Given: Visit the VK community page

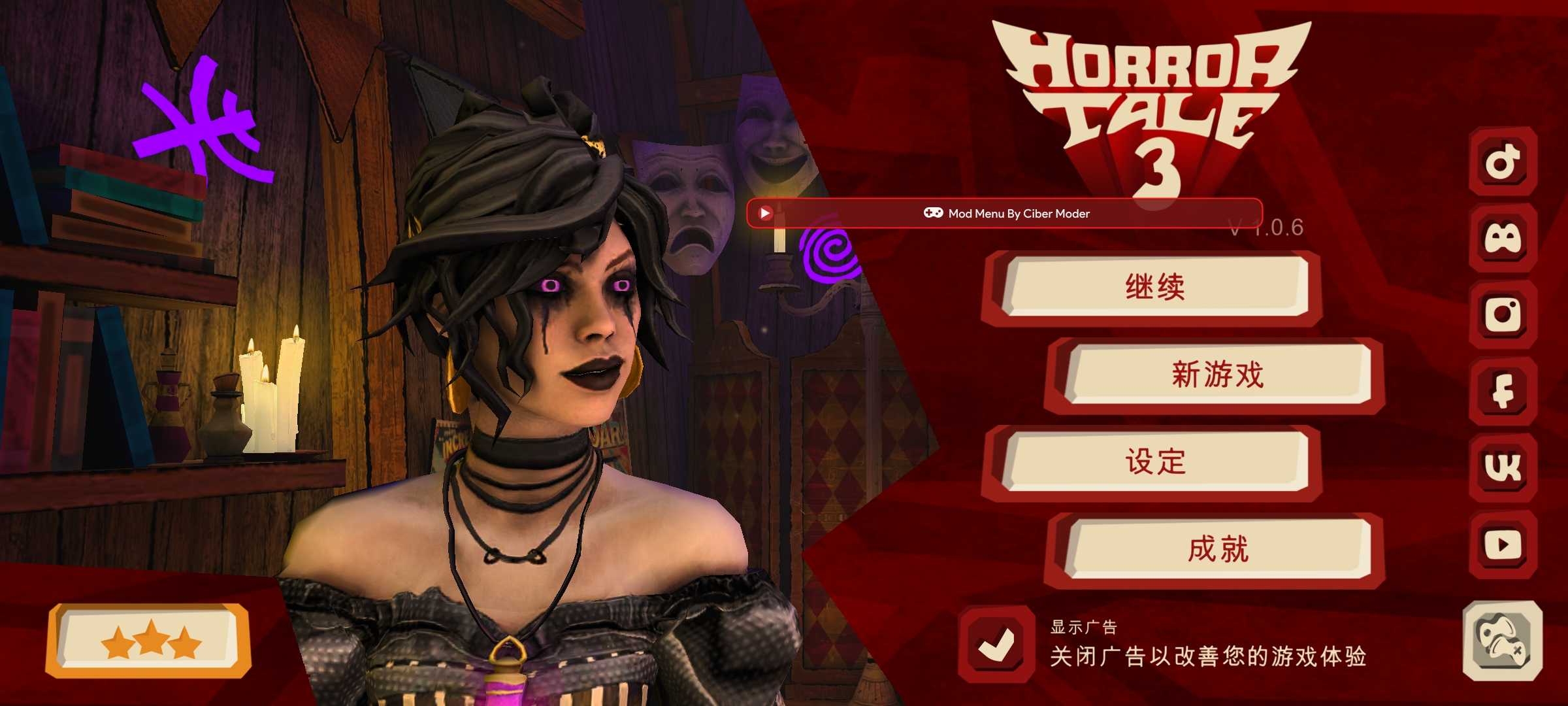Looking at the screenshot, I should point(1503,467).
